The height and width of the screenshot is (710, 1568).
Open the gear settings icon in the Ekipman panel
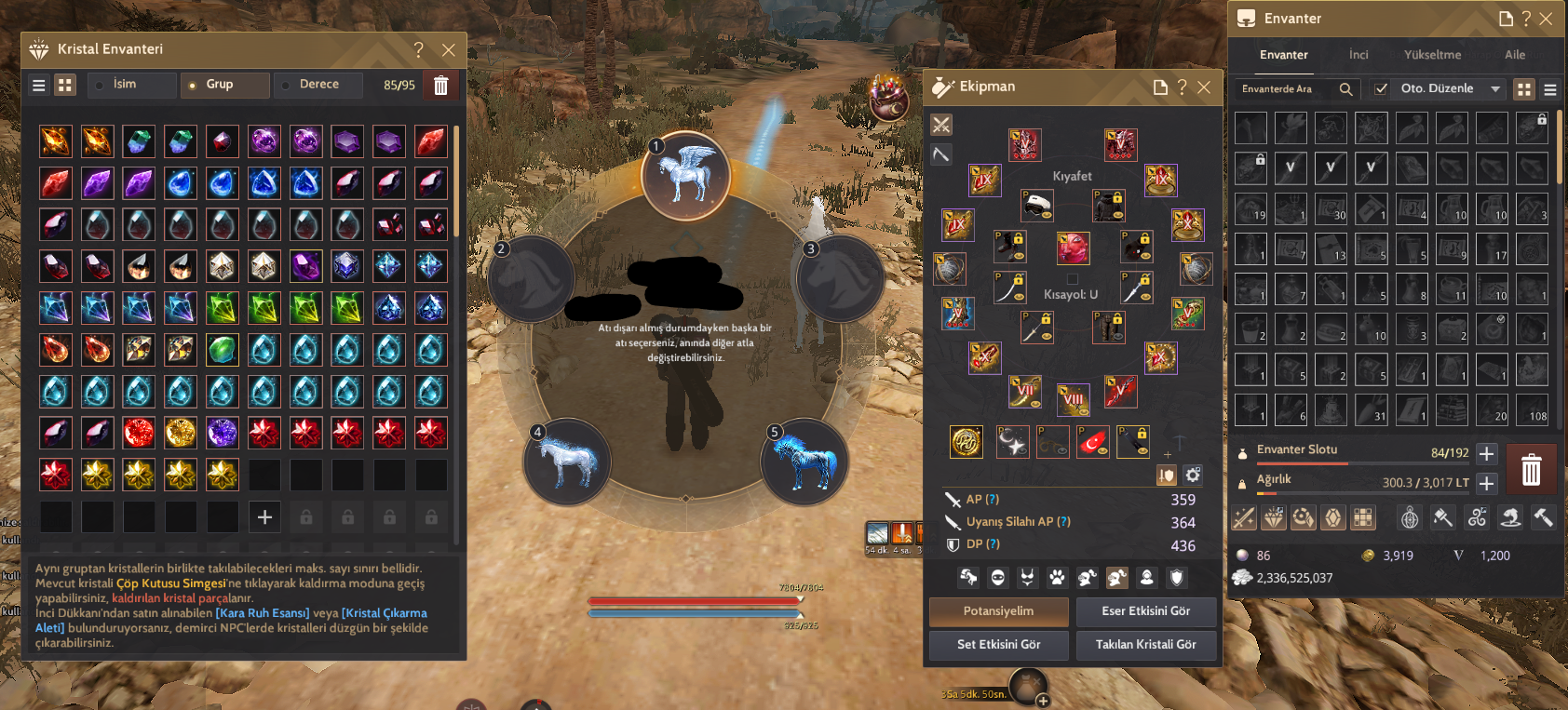tap(1193, 475)
